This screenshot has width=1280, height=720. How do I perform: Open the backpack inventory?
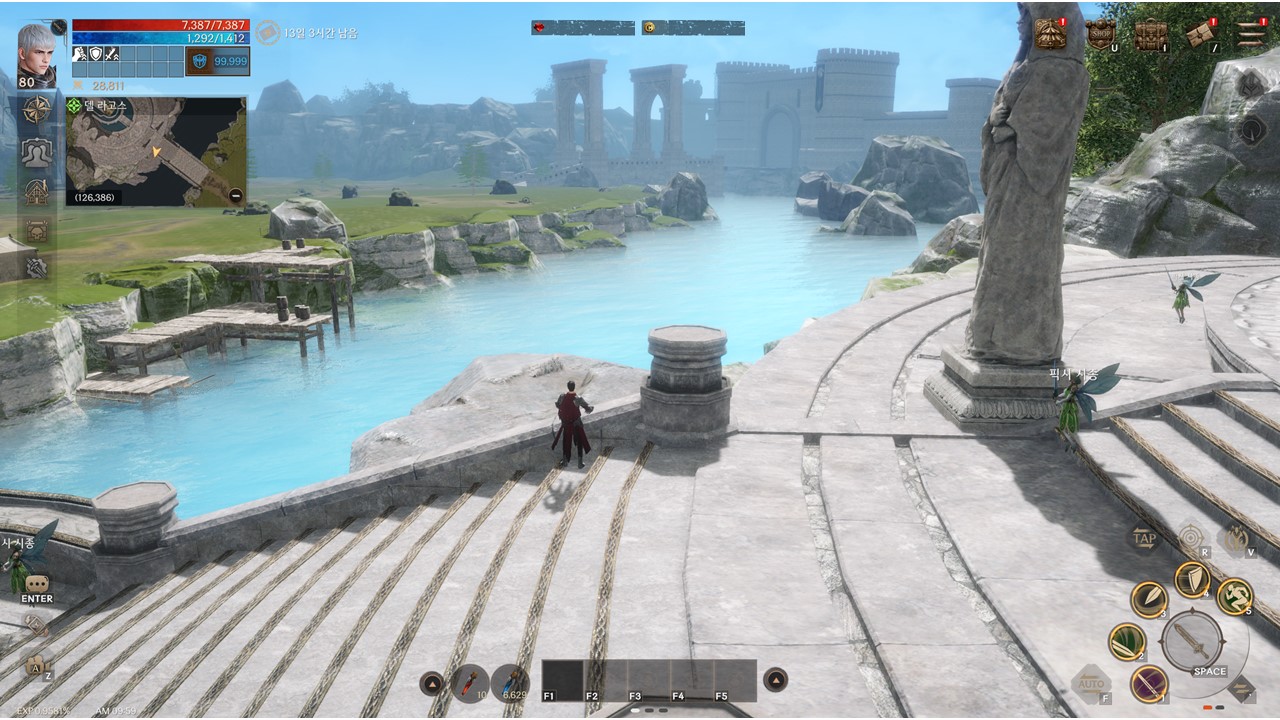(x=1150, y=34)
